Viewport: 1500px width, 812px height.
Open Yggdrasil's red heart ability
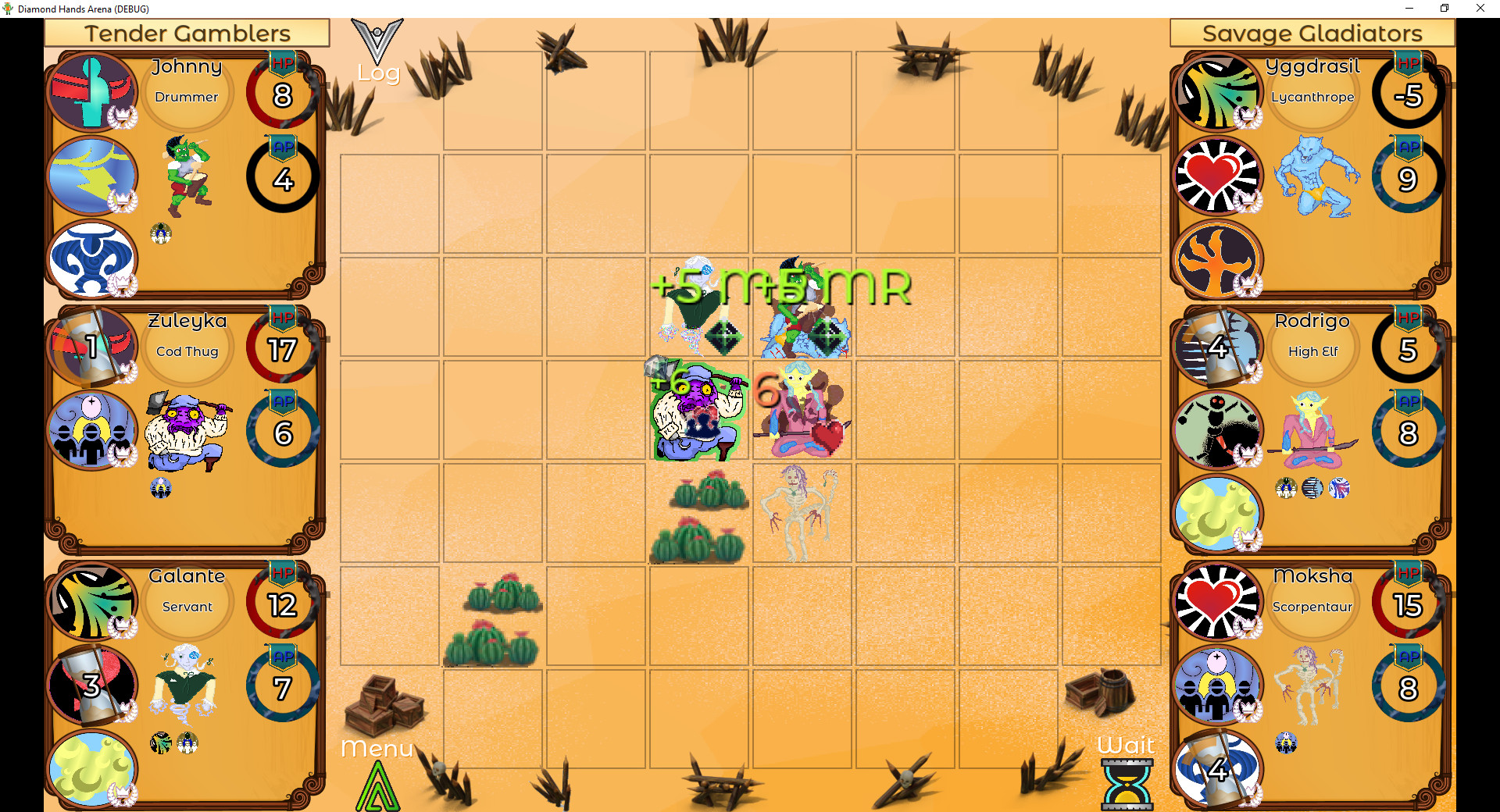pos(1219,176)
